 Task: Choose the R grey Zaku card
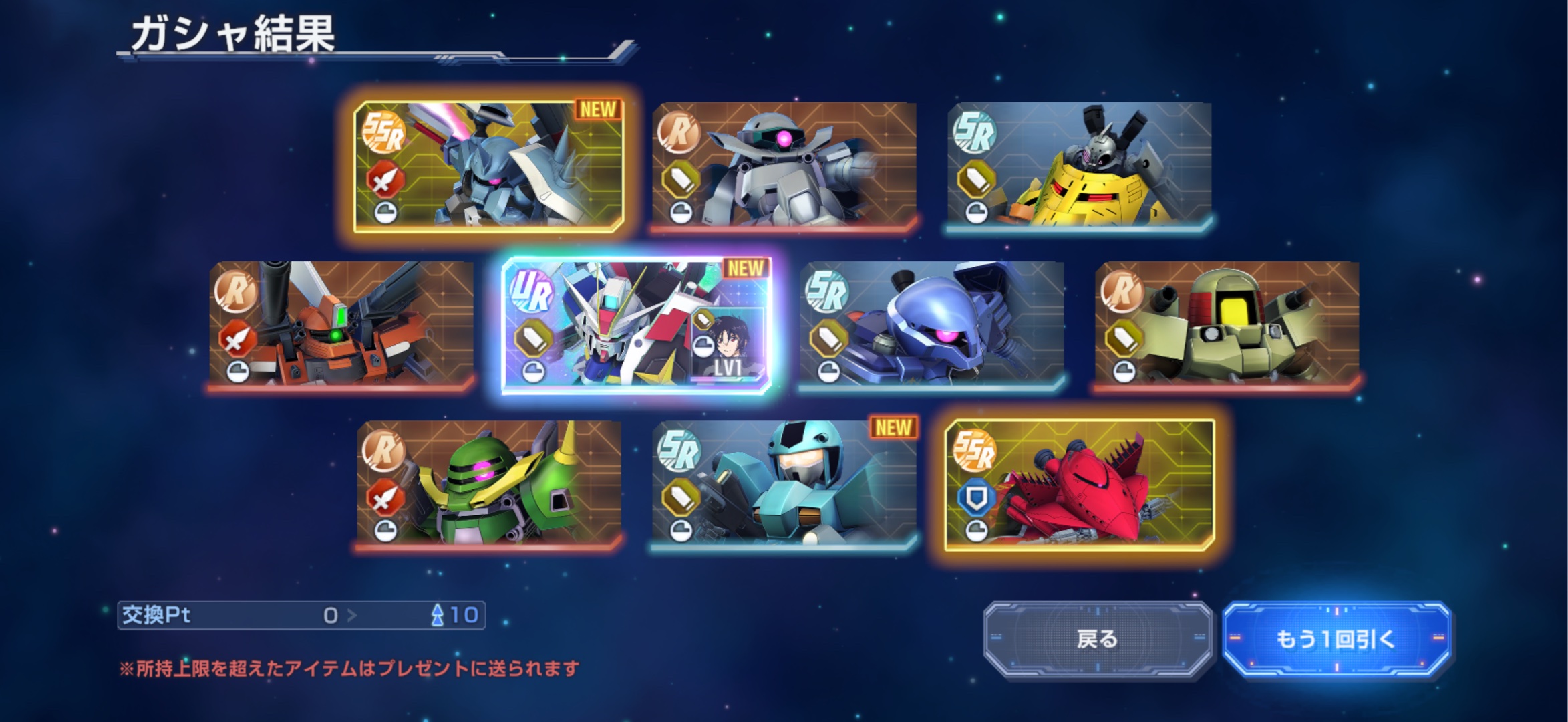coord(784,164)
